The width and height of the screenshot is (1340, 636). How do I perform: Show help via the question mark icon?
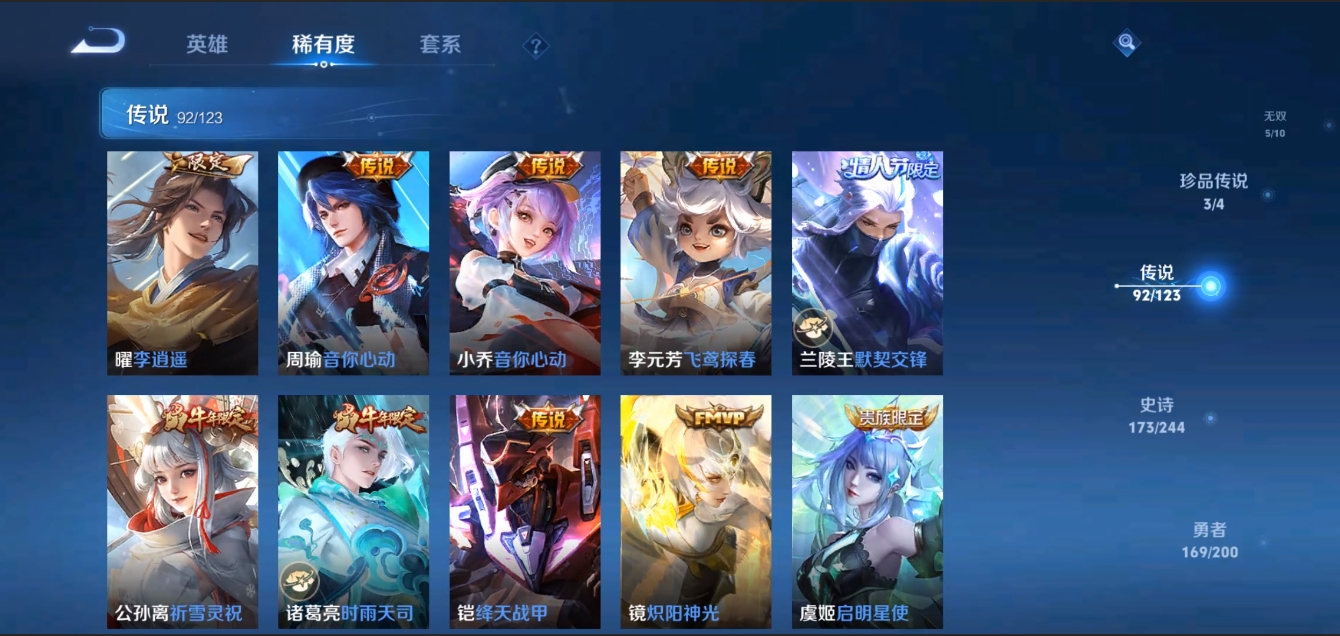coord(536,46)
